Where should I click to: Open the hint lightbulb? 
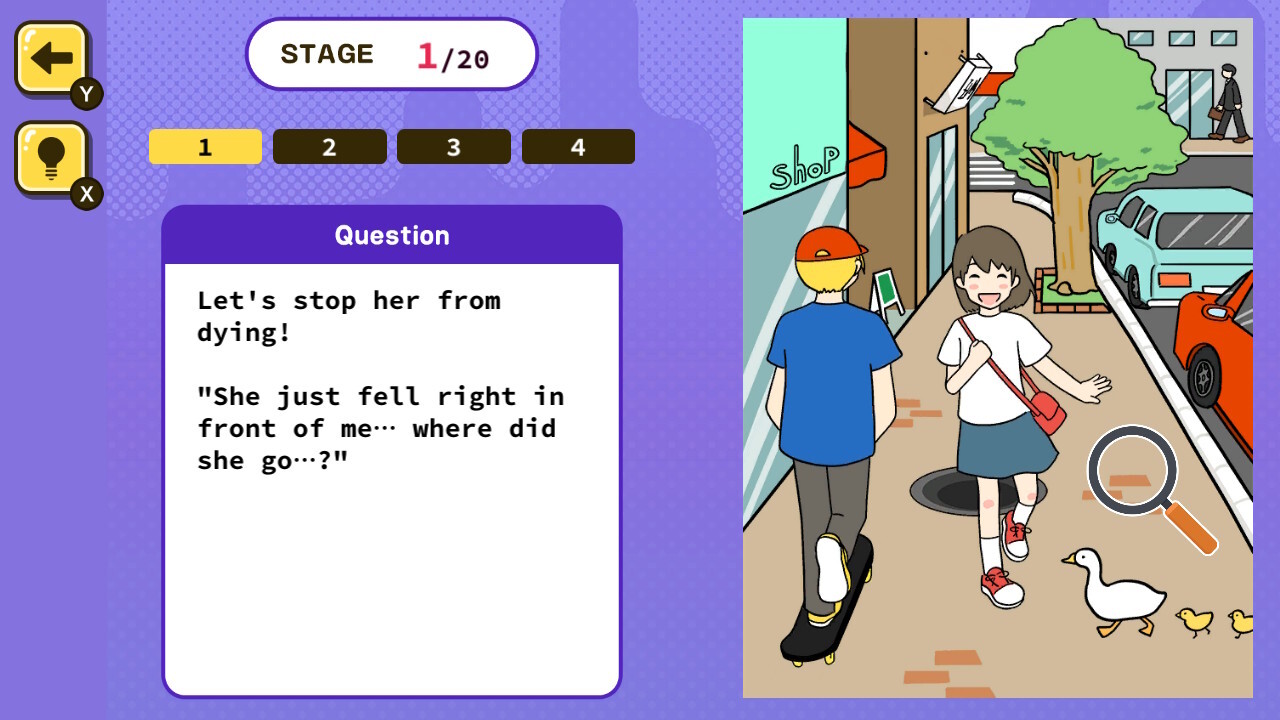point(49,158)
